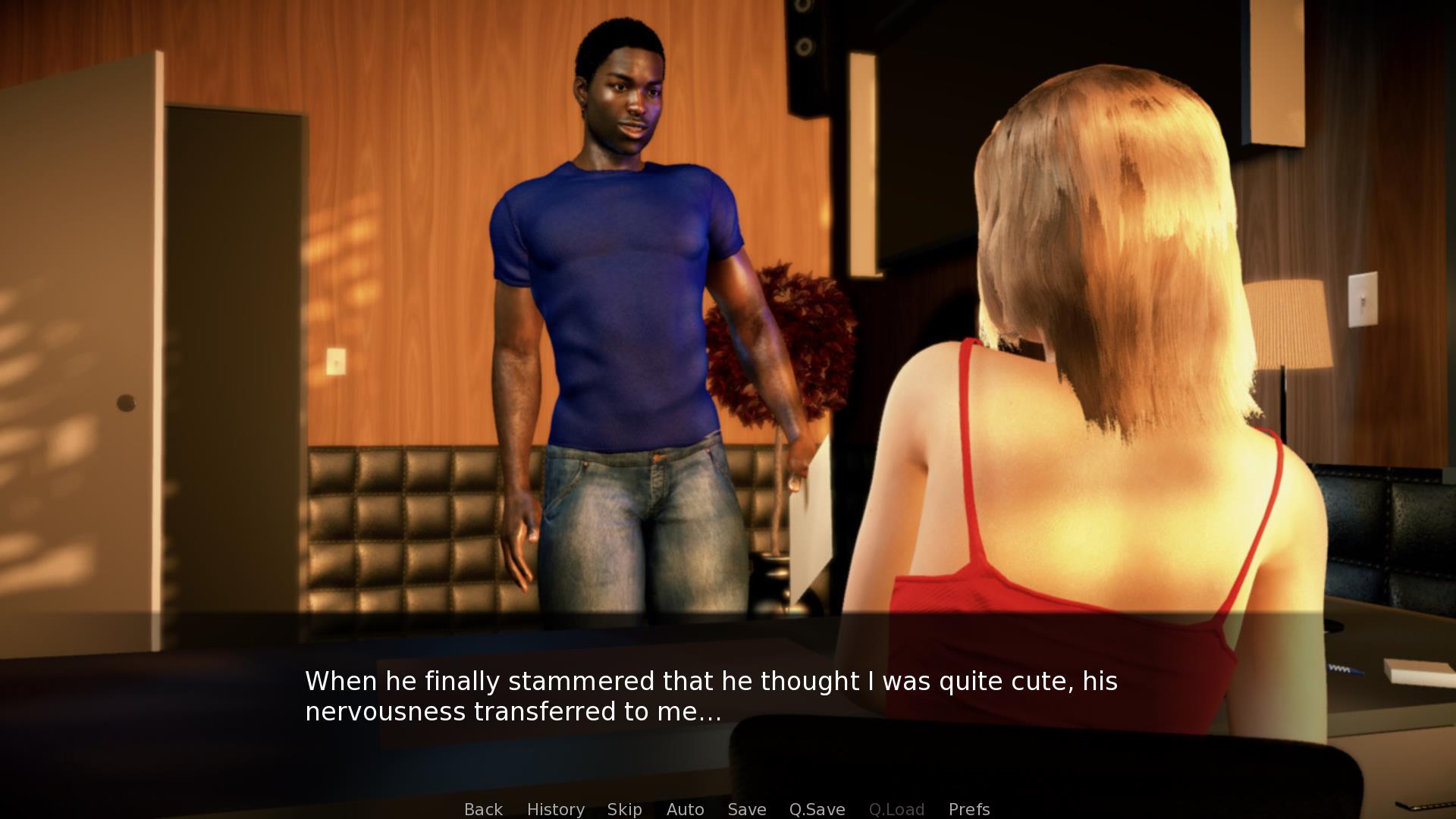Click the greyed-out Q.Load option
The height and width of the screenshot is (819, 1456).
pyautogui.click(x=897, y=809)
